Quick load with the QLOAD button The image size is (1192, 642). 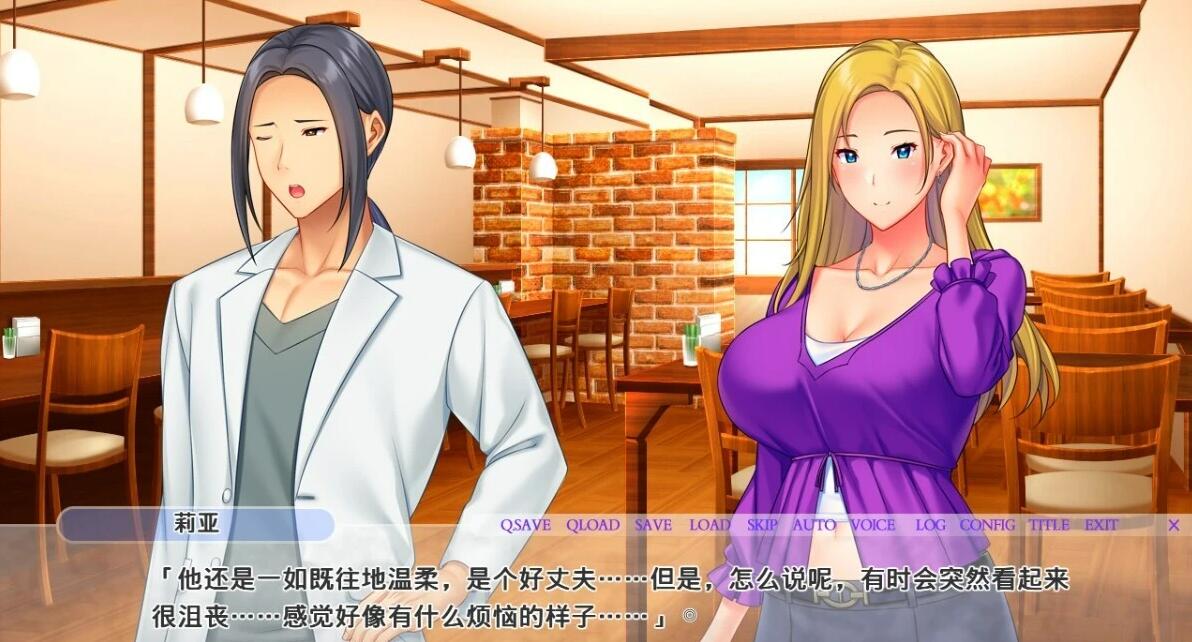click(x=593, y=525)
